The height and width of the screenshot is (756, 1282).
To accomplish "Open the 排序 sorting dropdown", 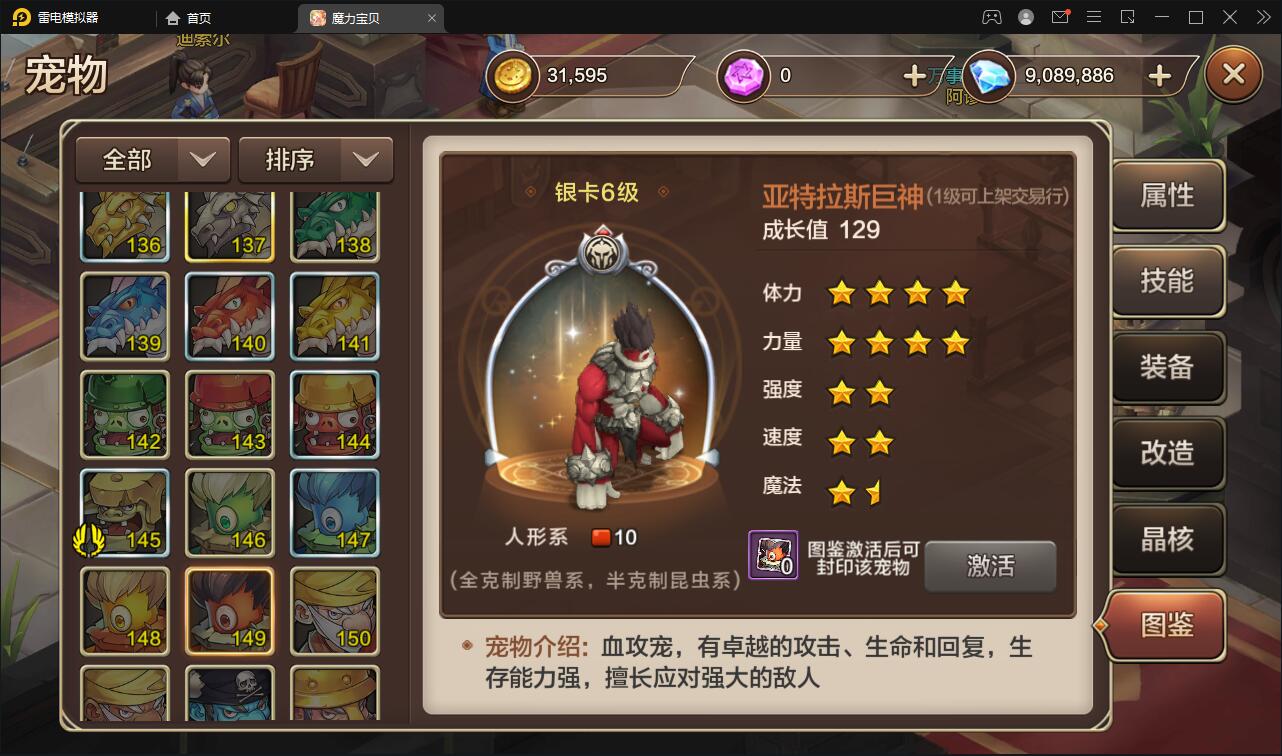I will [315, 159].
